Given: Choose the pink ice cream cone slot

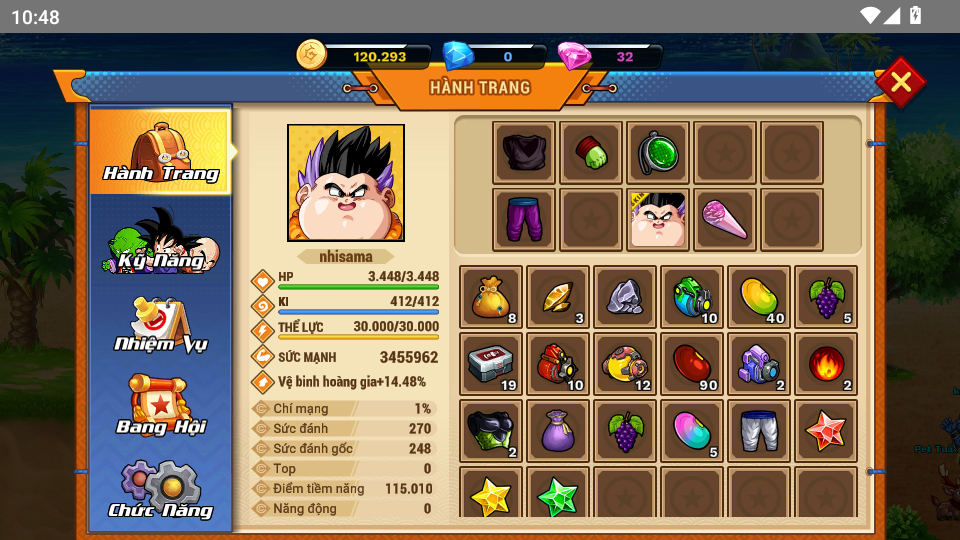Looking at the screenshot, I should coord(725,219).
